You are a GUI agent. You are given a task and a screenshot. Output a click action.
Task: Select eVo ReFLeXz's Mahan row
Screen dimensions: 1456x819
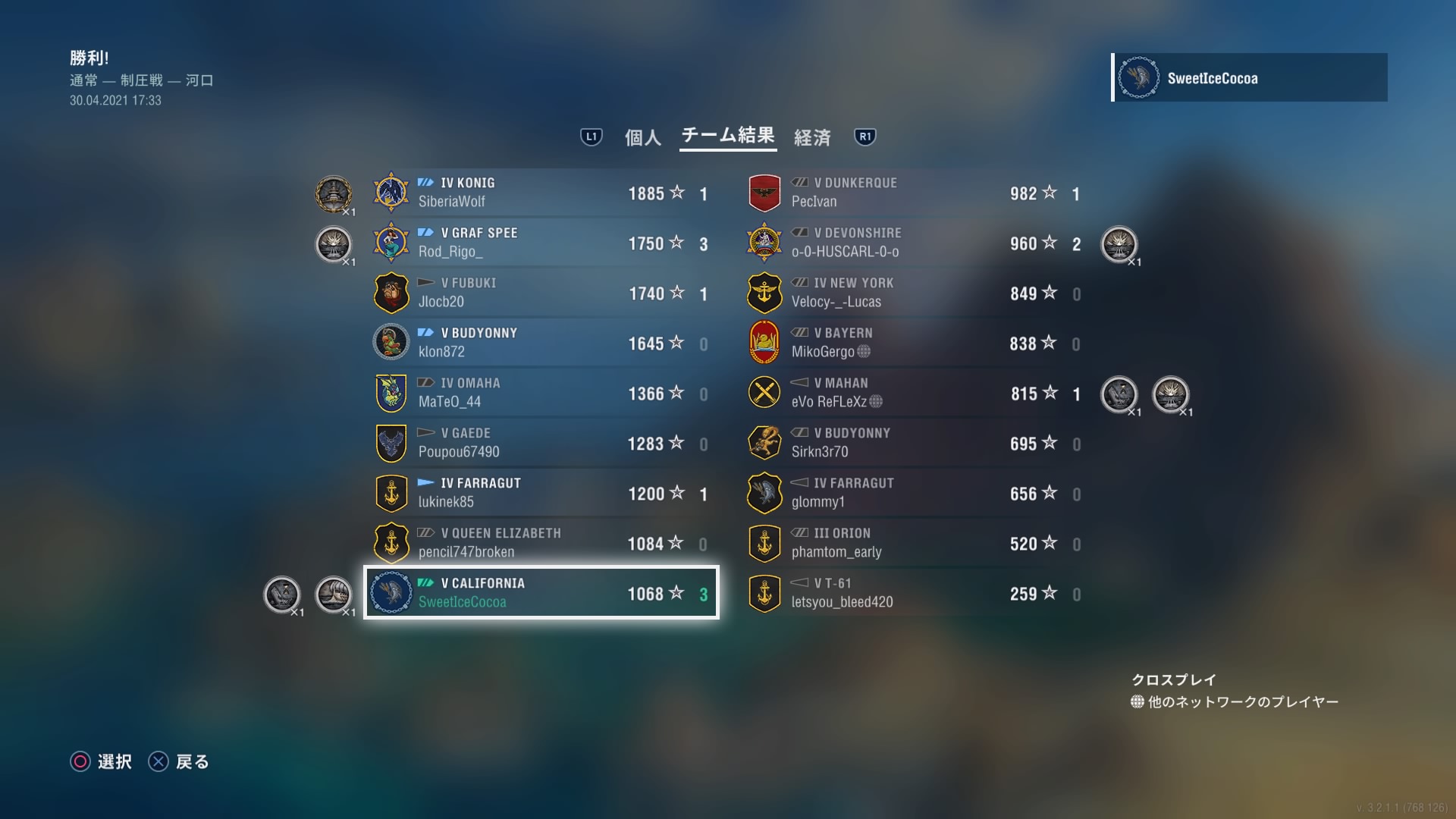coord(915,393)
